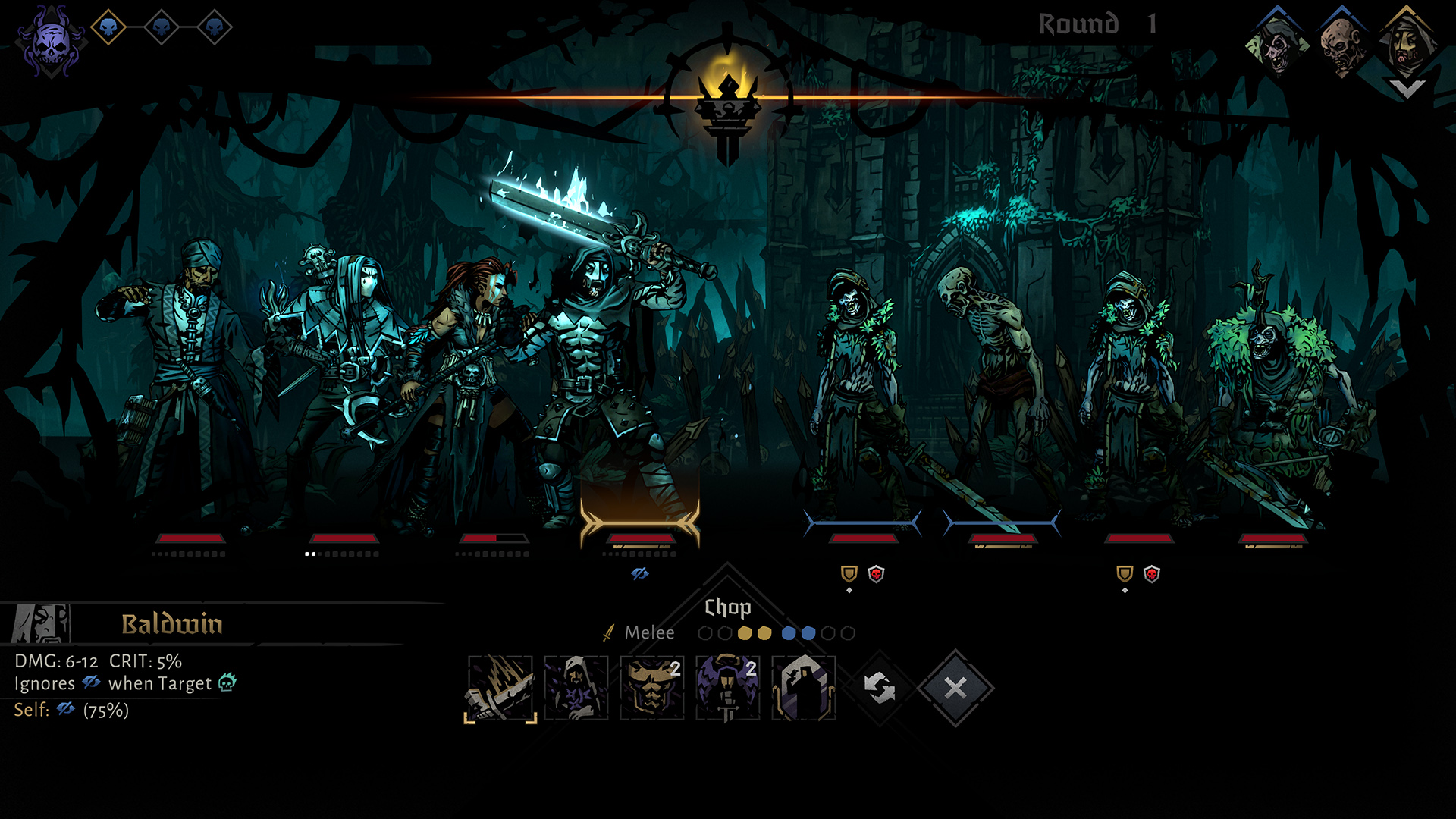
Task: Click the gold block token under the first enemy
Action: (849, 574)
